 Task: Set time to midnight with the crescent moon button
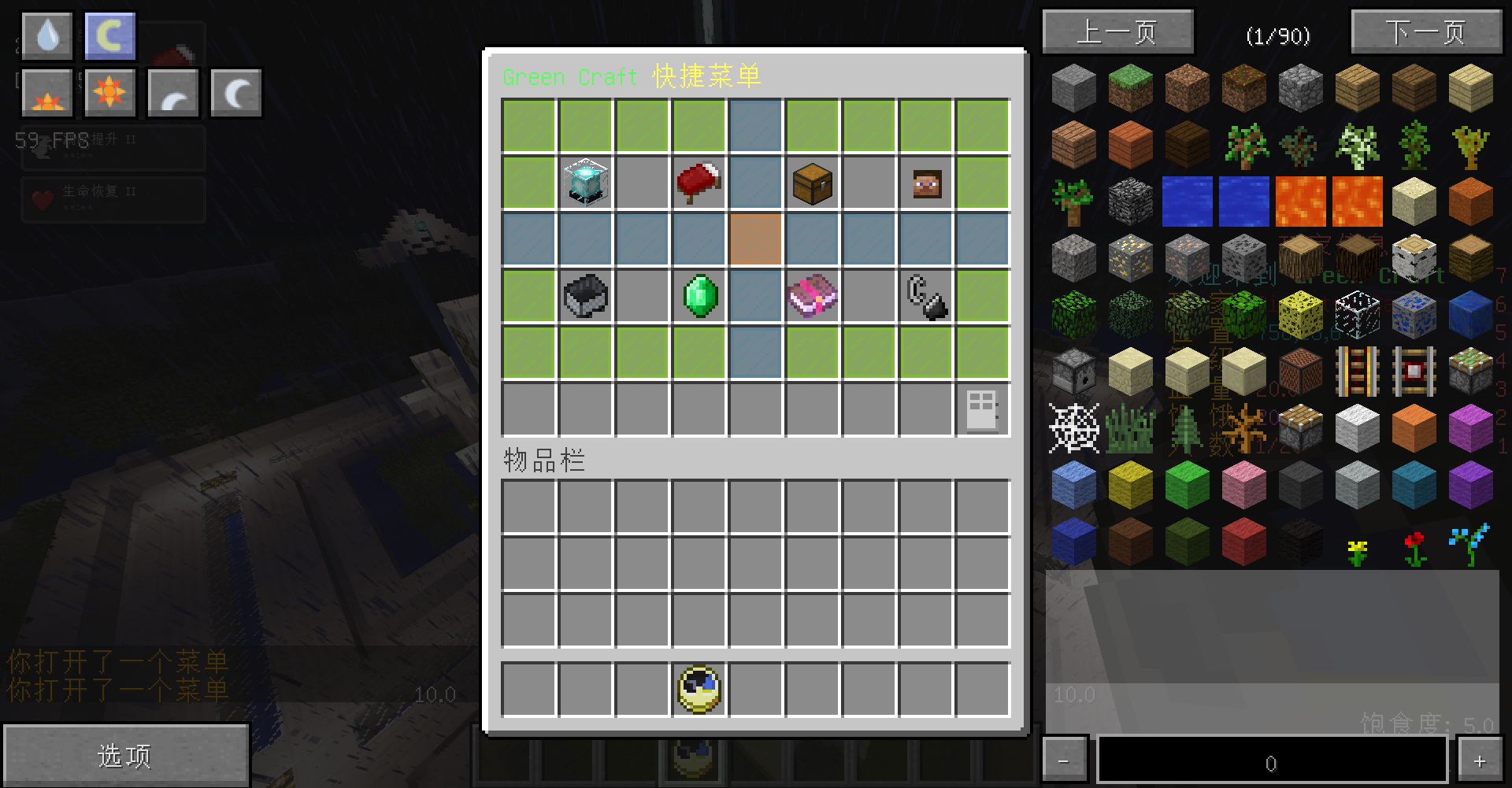[x=235, y=93]
